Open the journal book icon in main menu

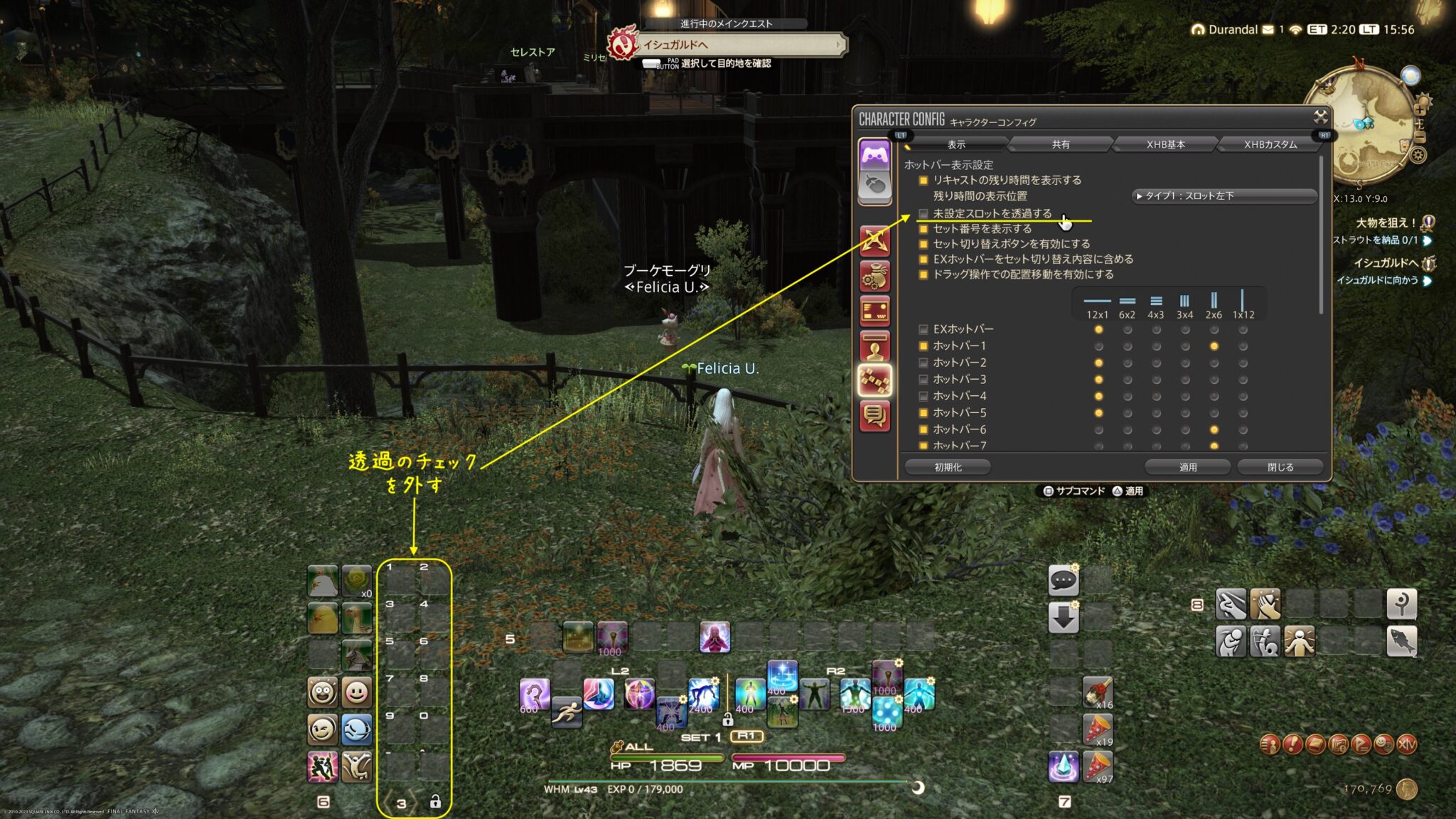(x=1315, y=746)
